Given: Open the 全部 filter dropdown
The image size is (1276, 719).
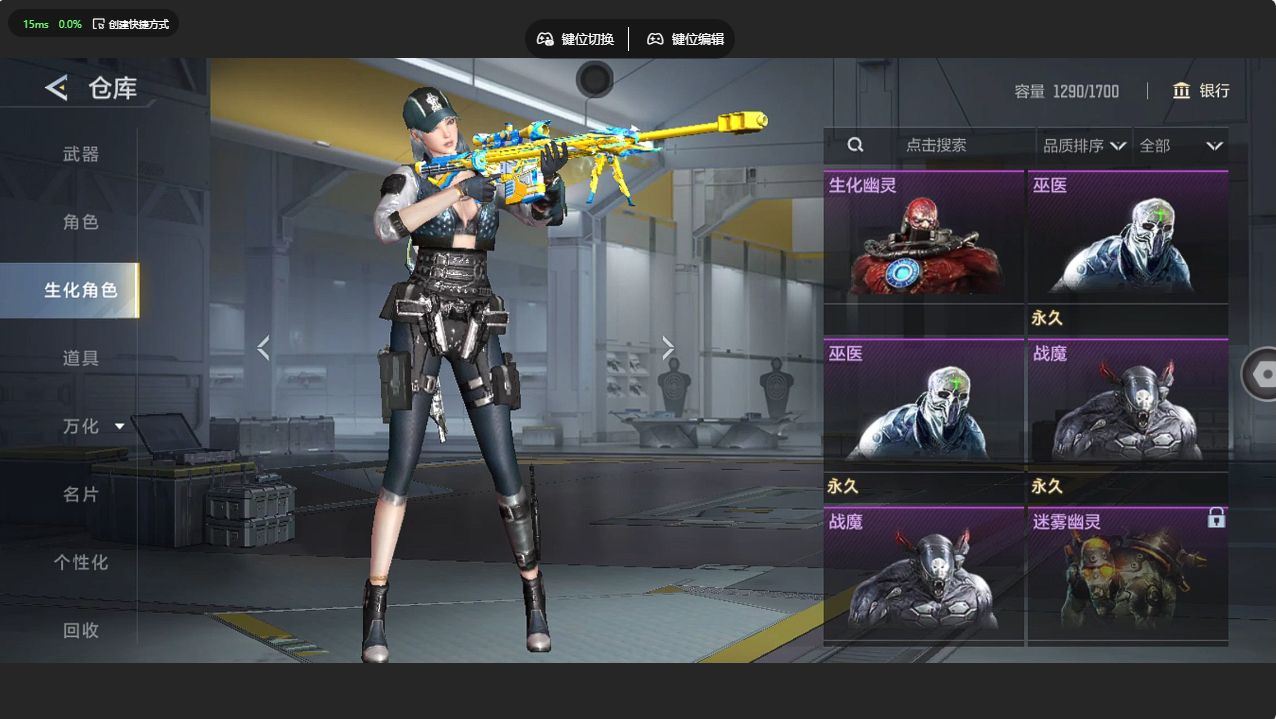Looking at the screenshot, I should 1180,146.
